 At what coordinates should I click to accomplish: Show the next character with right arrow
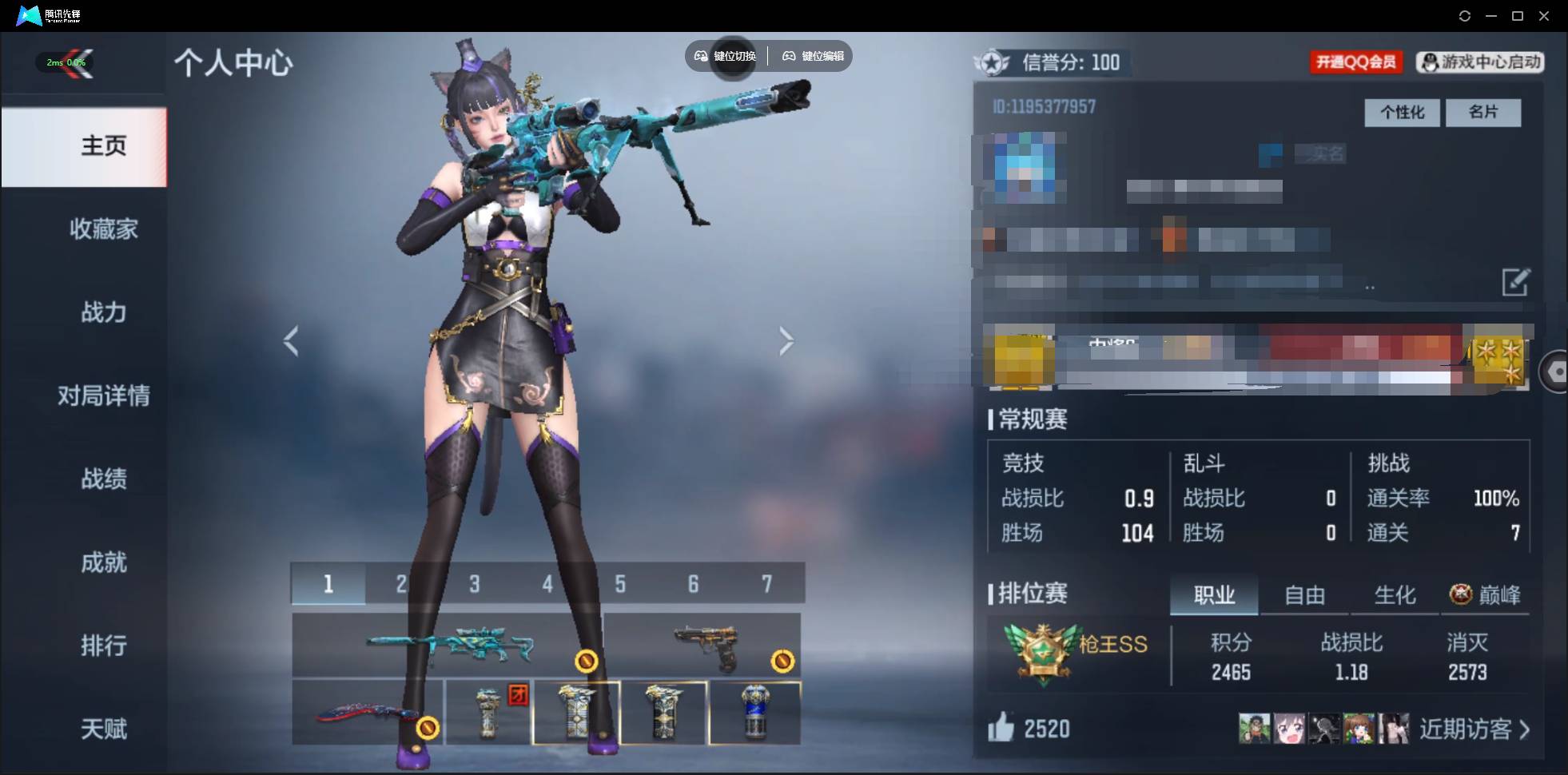point(786,341)
